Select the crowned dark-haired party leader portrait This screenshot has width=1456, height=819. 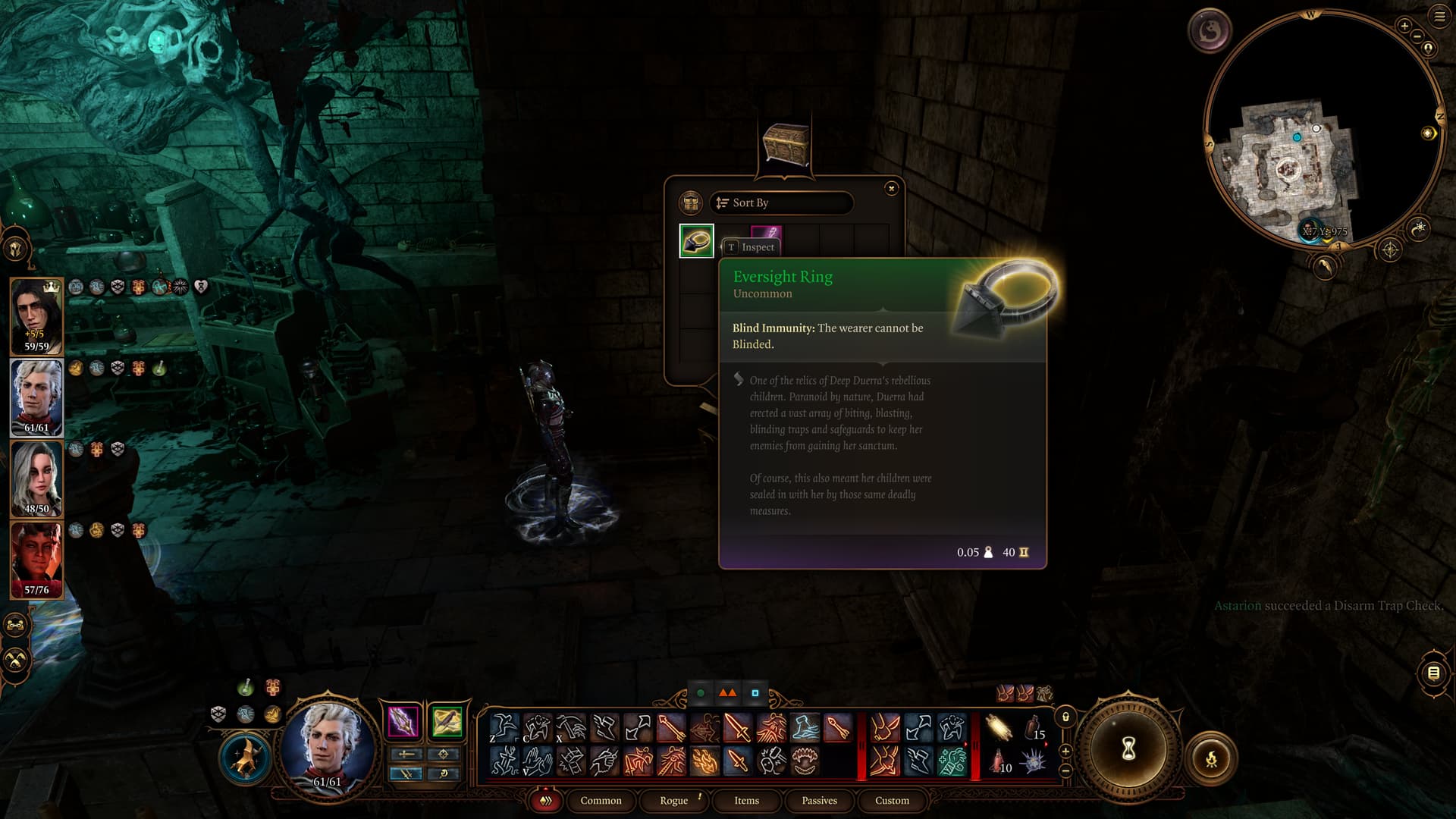36,316
